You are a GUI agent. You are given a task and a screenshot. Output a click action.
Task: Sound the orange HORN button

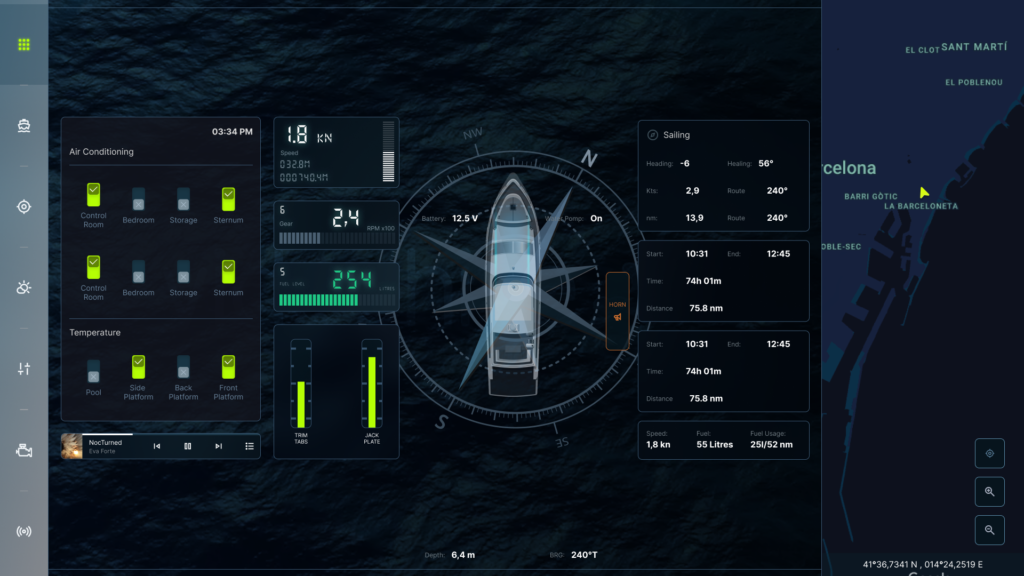point(617,311)
